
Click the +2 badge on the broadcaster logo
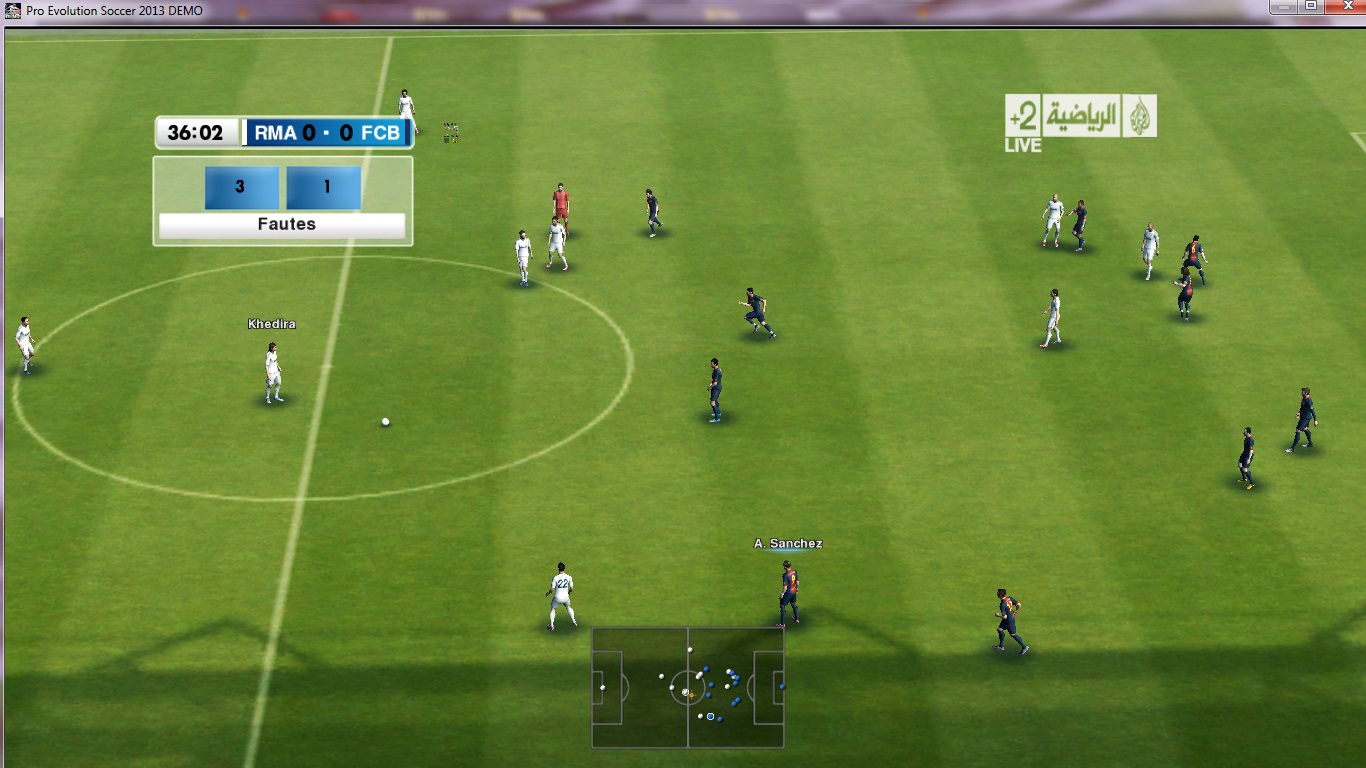[x=1021, y=115]
